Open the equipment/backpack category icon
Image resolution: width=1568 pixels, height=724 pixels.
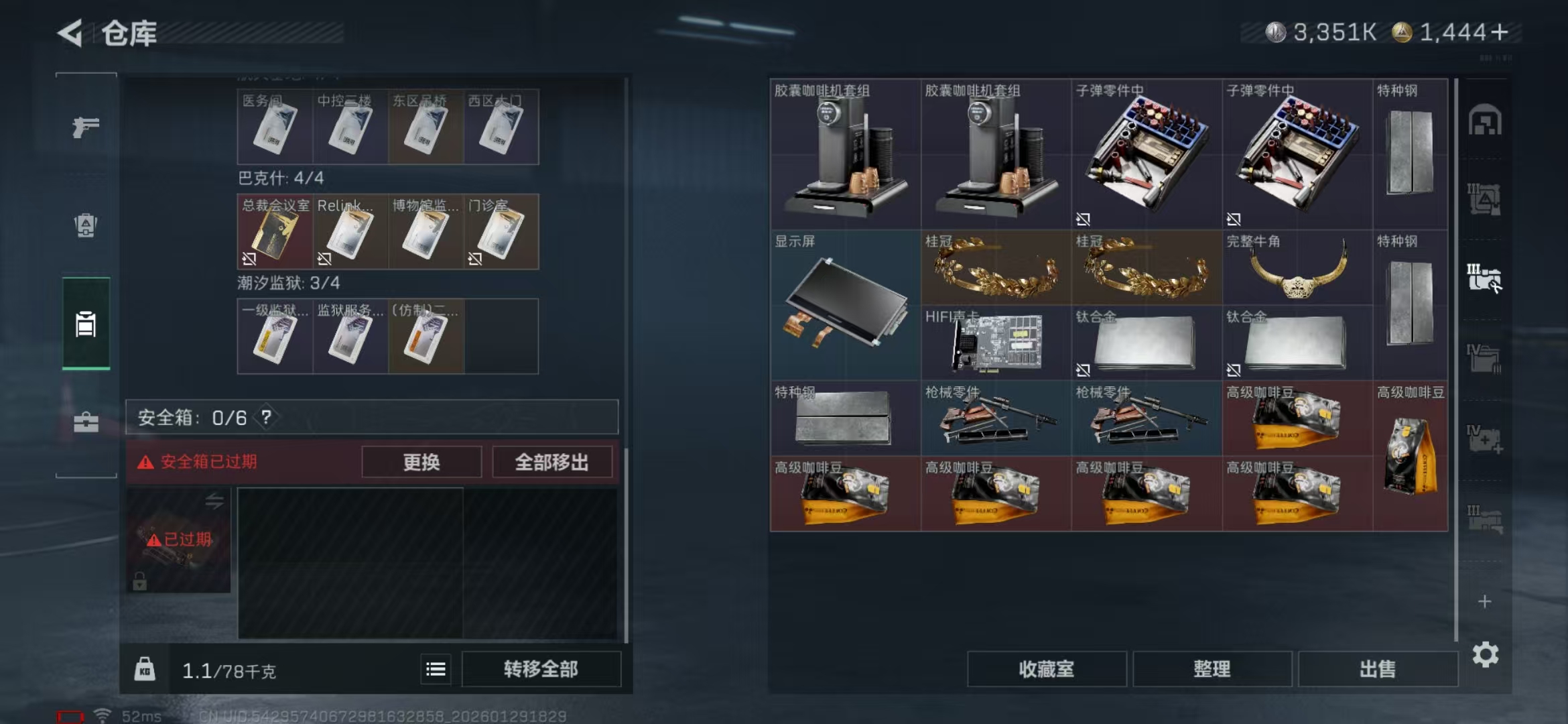tap(85, 227)
